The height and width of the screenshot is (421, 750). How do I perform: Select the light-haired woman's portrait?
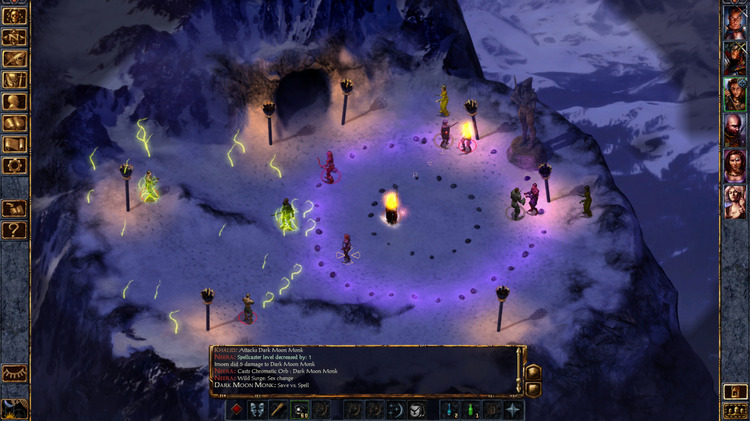point(735,200)
